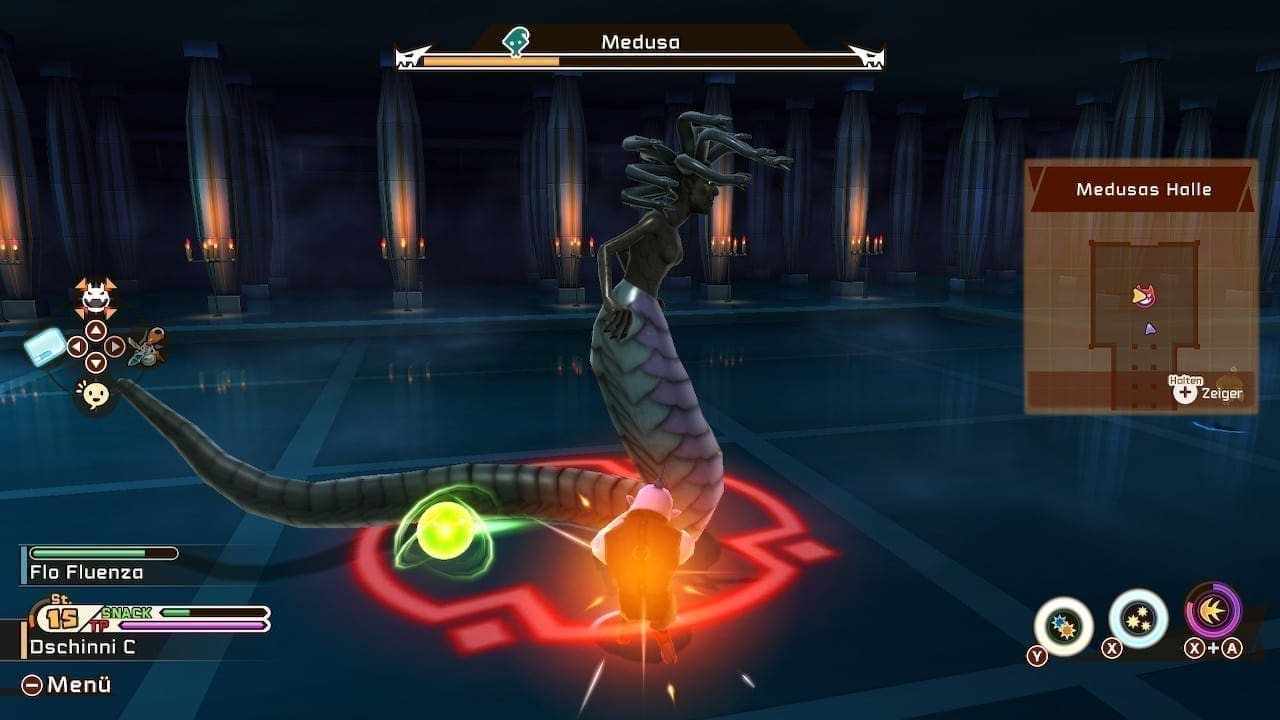Select Flo Fluenza party member panel
Viewport: 1280px width, 720px height.
(x=86, y=572)
